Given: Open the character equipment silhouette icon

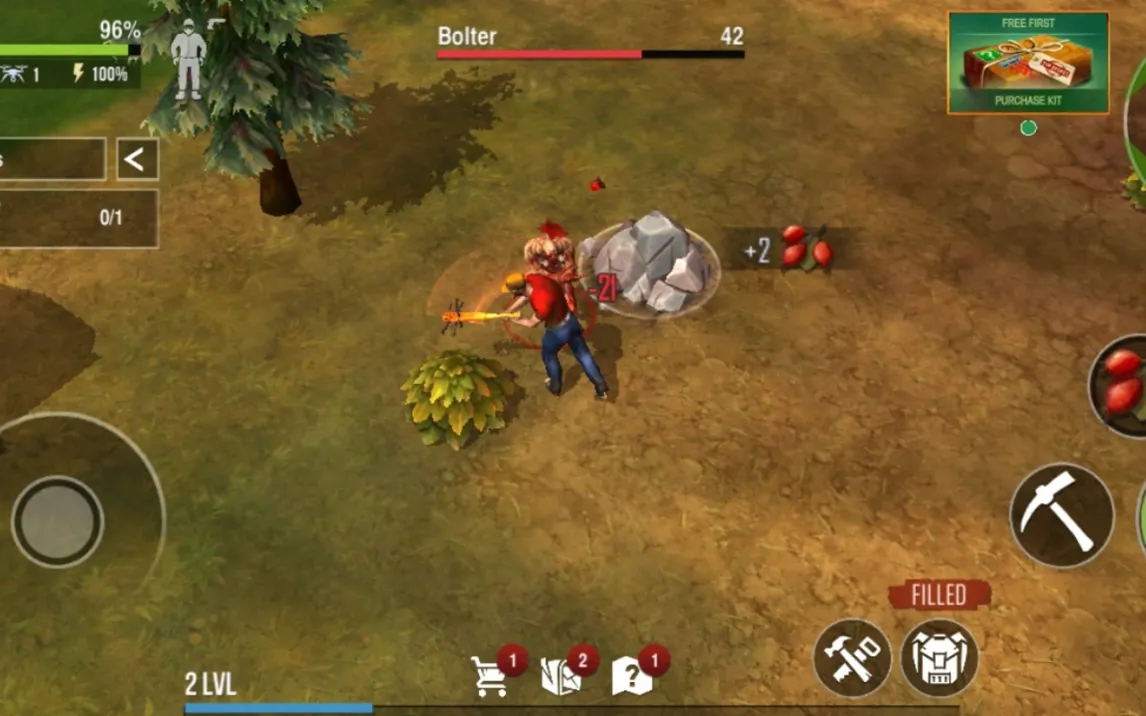Looking at the screenshot, I should (x=188, y=58).
